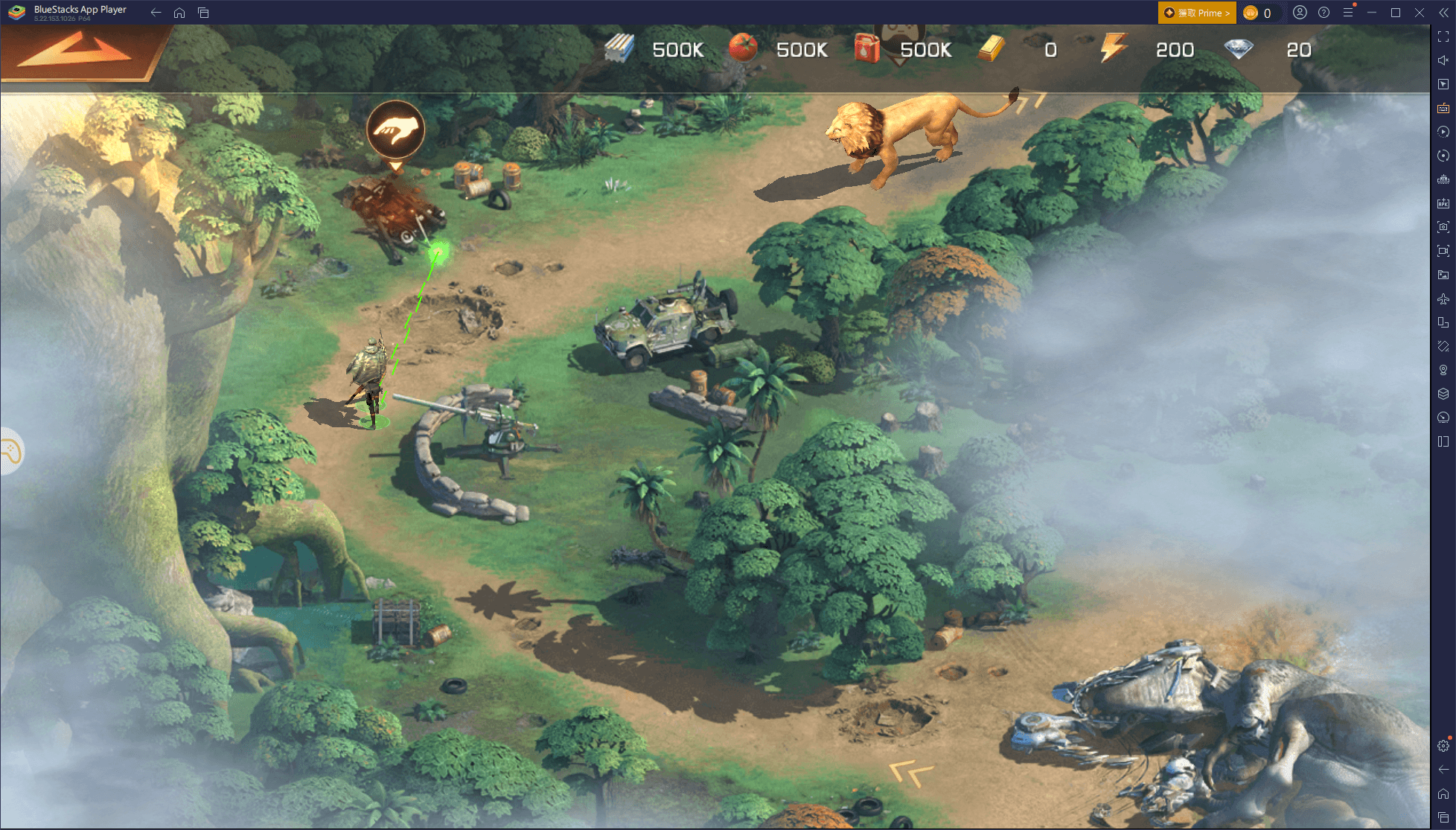
Task: Open the diamond currency icon
Action: (1239, 49)
